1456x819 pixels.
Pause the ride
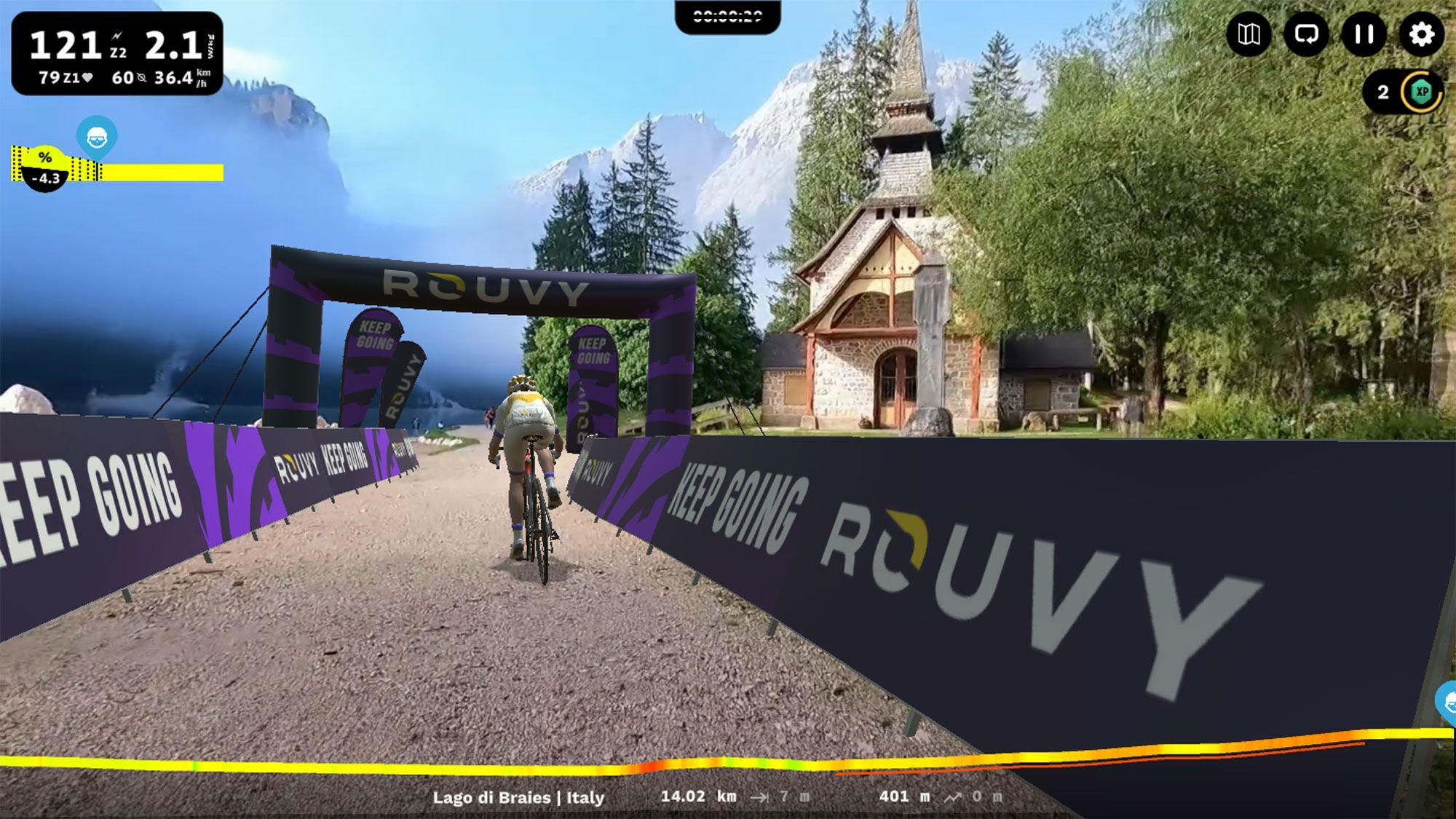[1364, 34]
